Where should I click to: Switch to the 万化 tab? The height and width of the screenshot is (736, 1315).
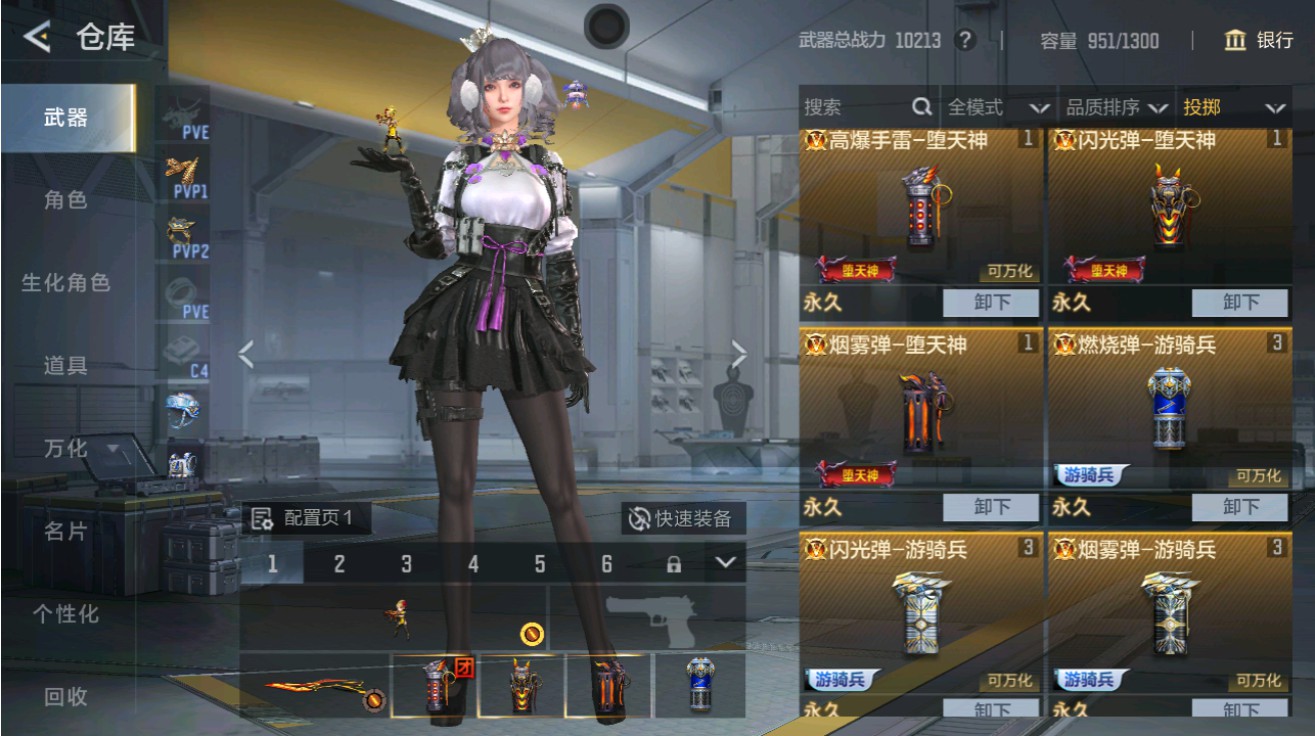[x=68, y=450]
